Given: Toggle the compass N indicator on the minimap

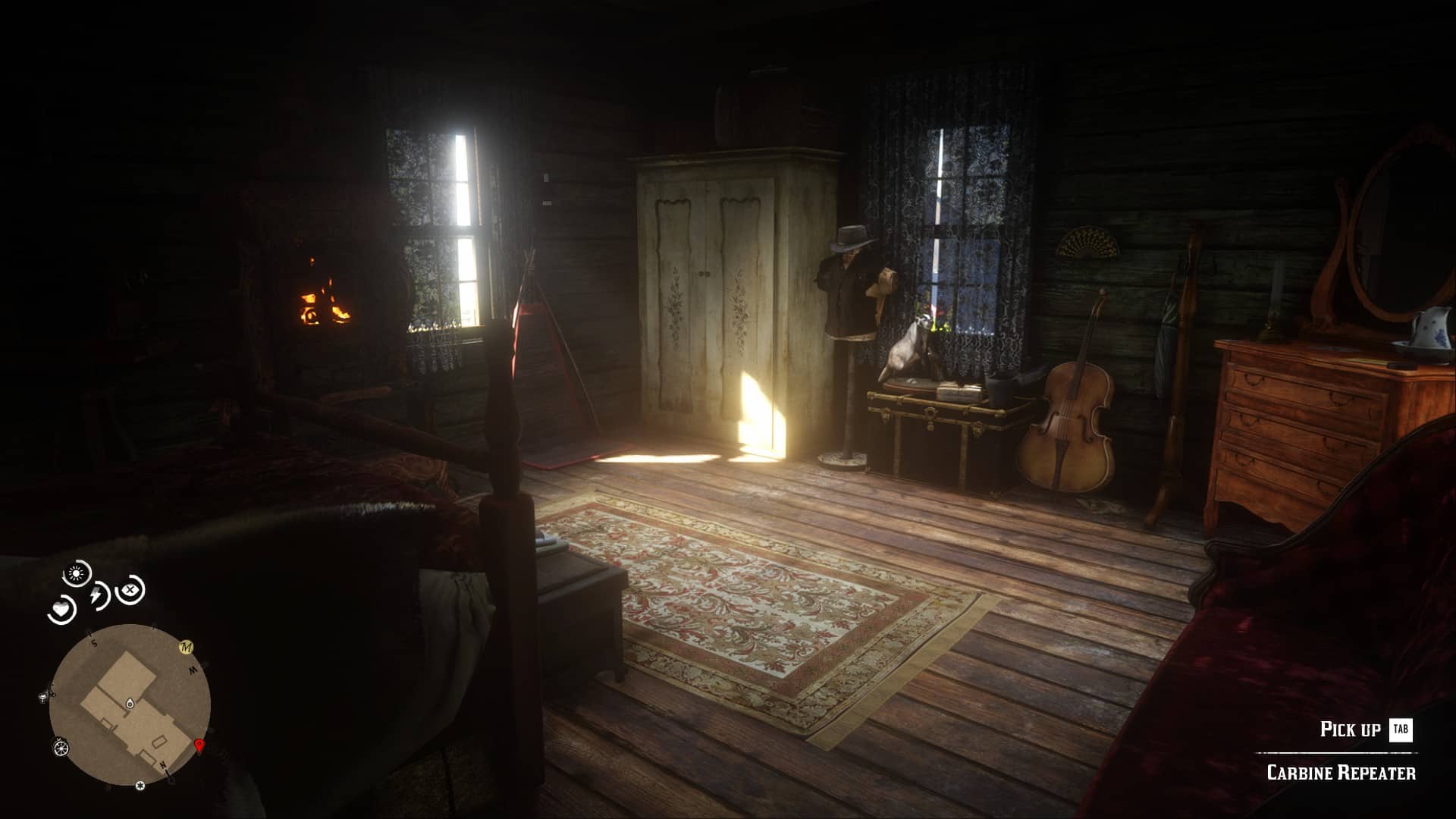Looking at the screenshot, I should [x=164, y=765].
